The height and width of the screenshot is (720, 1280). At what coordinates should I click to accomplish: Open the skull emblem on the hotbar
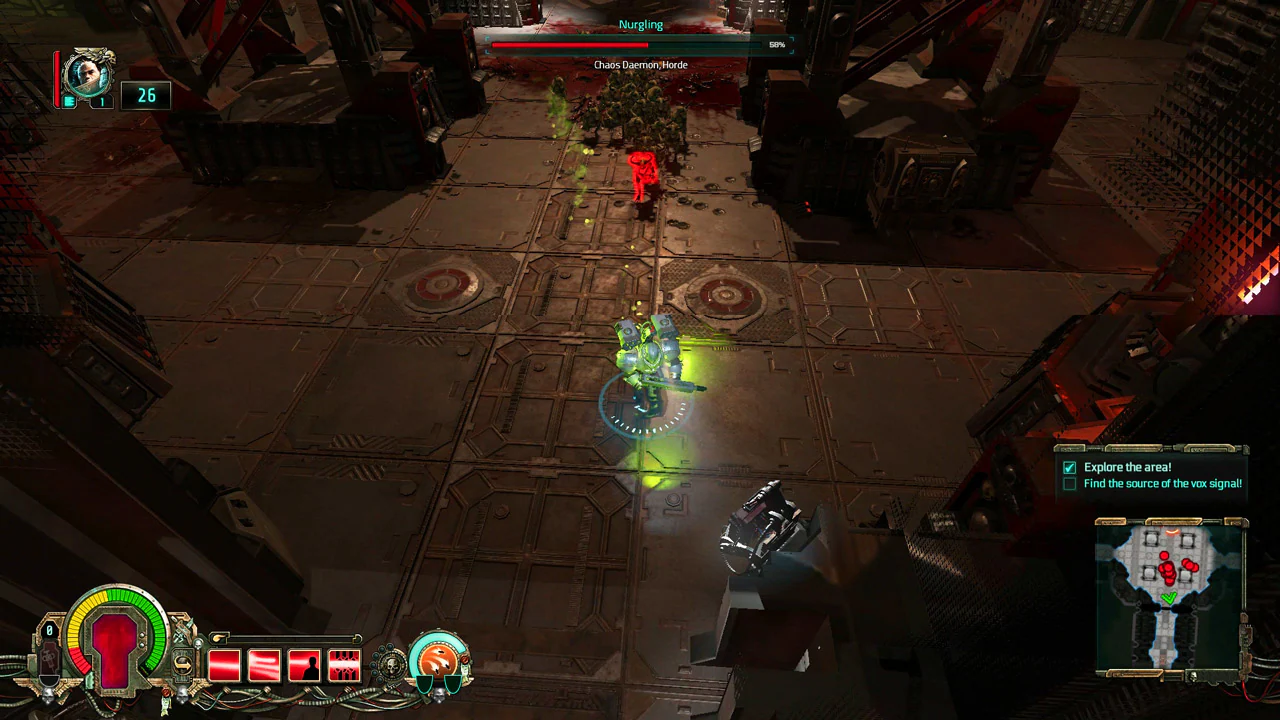(x=392, y=663)
